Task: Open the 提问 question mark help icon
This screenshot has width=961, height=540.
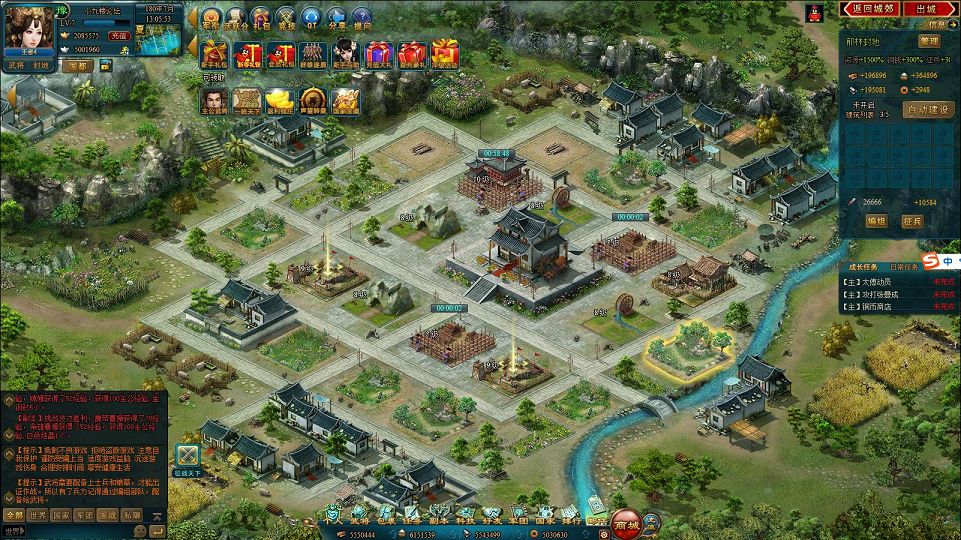Action: tap(361, 18)
